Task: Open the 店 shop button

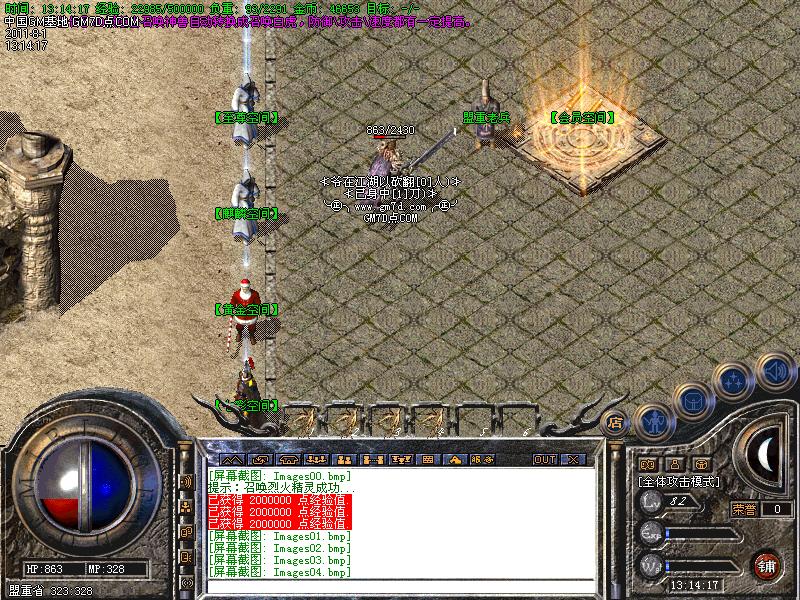Action: (x=616, y=422)
